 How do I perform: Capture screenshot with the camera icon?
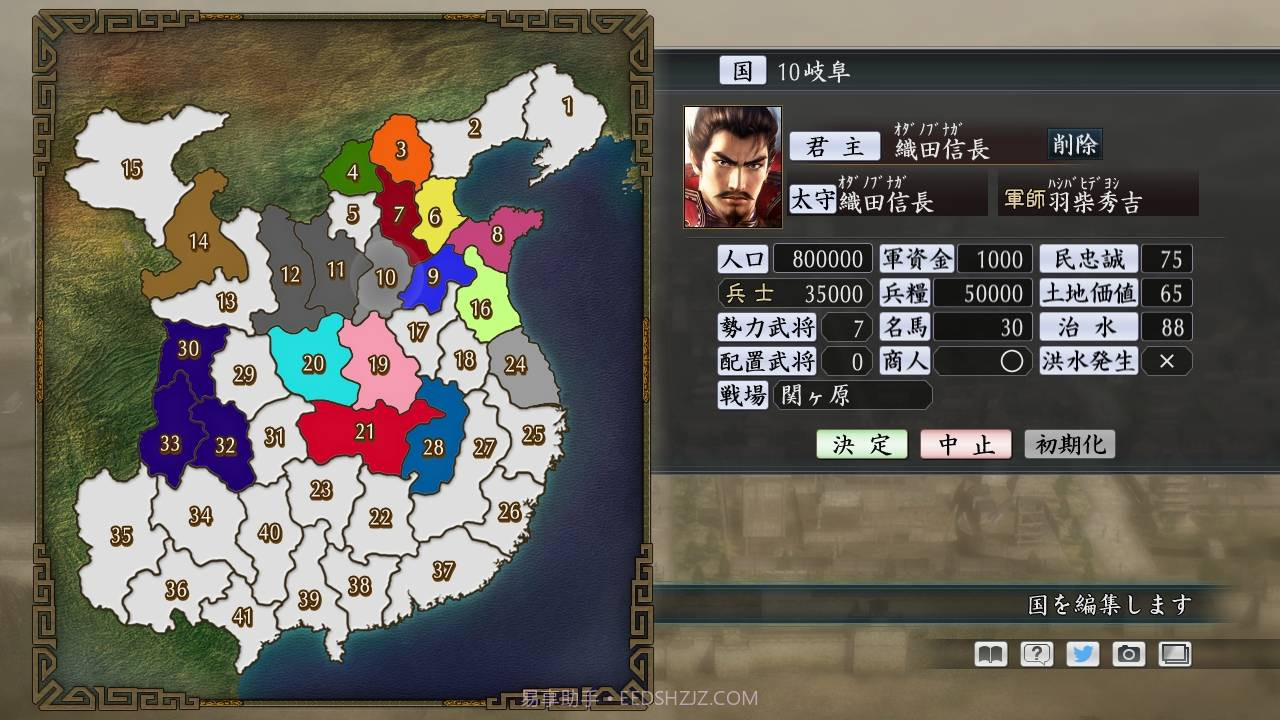(1129, 653)
